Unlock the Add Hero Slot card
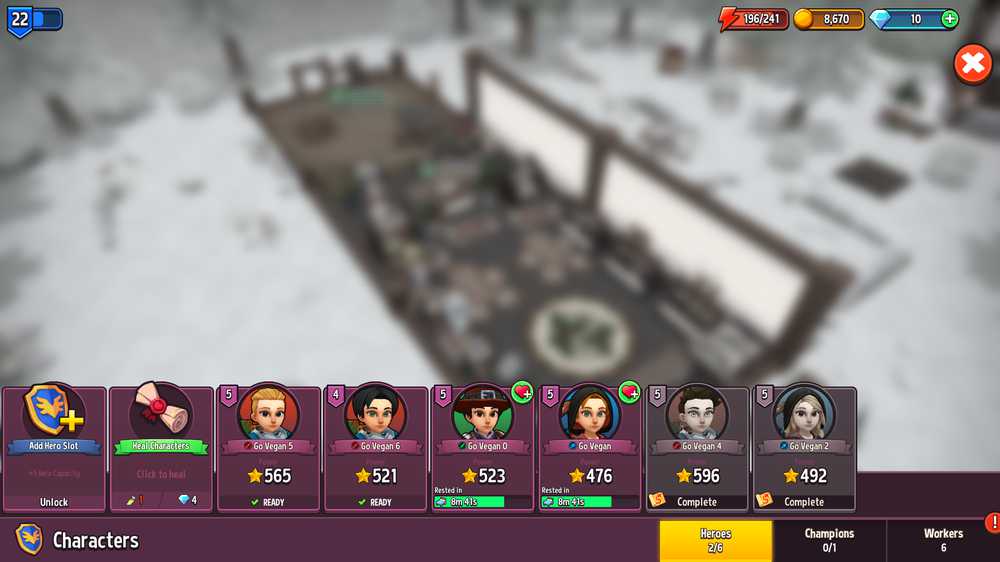1000x562 pixels. (x=54, y=448)
